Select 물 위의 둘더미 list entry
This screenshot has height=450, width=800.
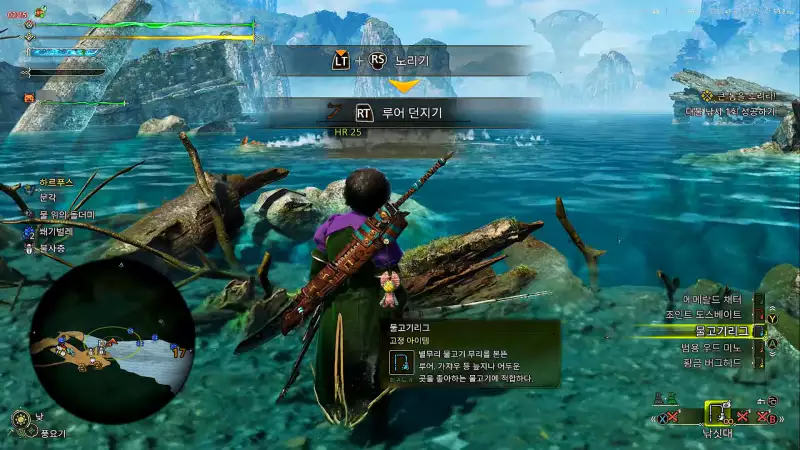[x=67, y=215]
